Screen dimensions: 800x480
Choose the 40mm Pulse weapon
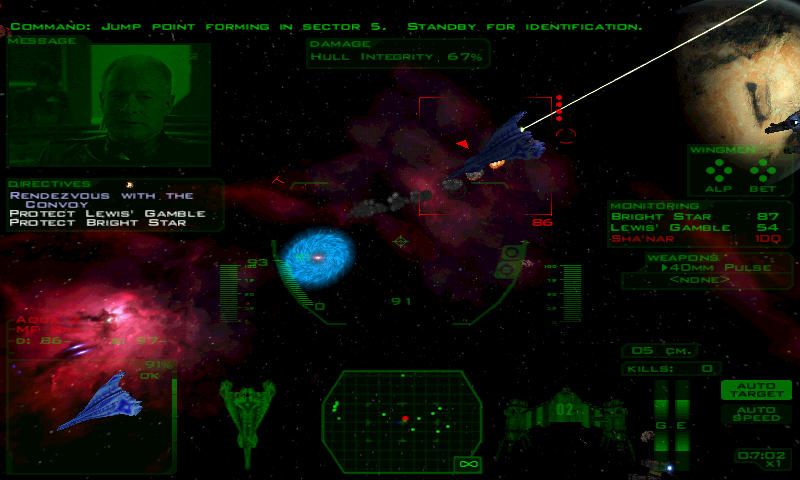coord(706,268)
